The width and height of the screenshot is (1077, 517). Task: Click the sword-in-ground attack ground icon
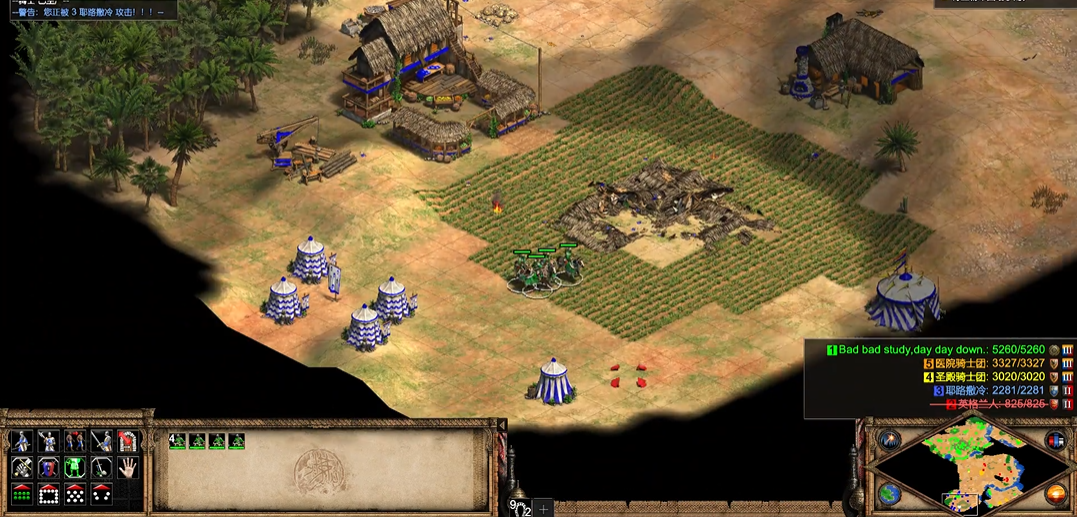point(101,467)
